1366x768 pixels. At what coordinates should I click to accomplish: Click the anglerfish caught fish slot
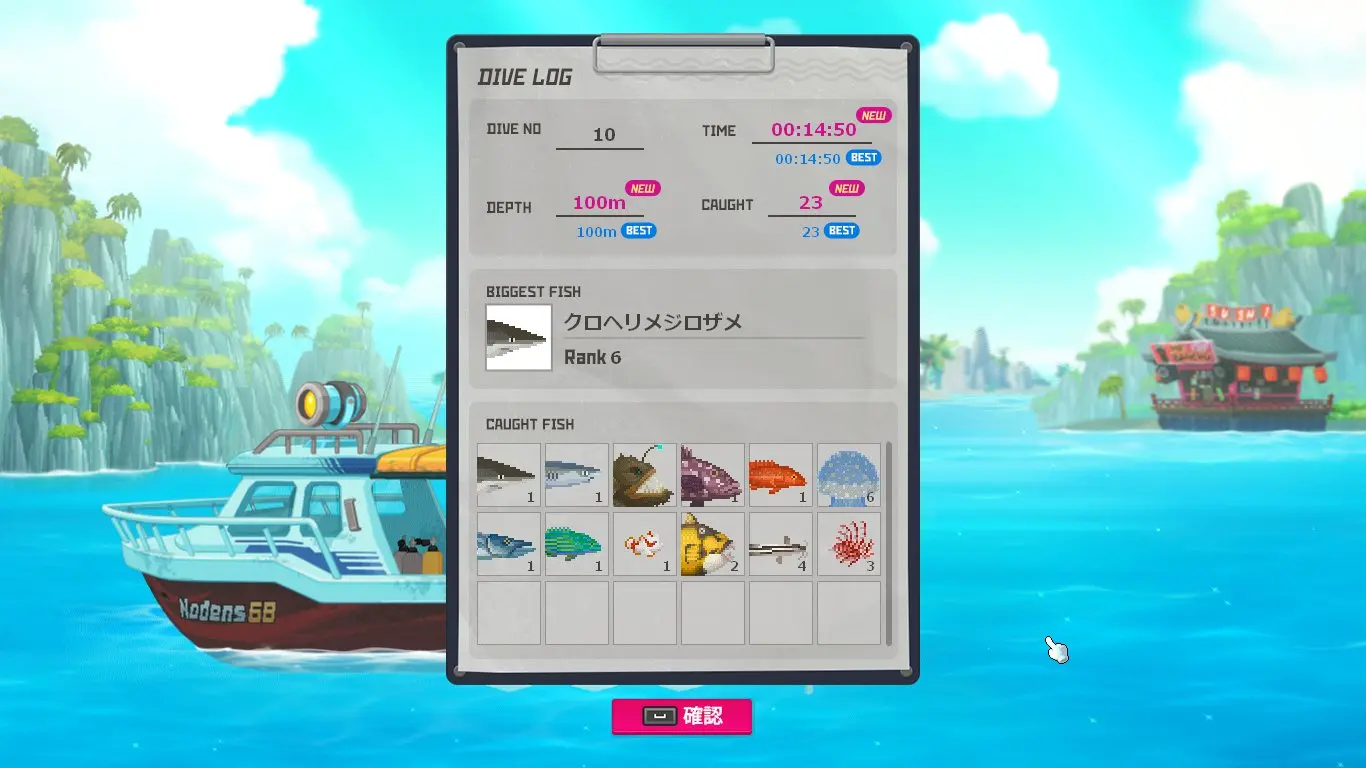coord(645,475)
